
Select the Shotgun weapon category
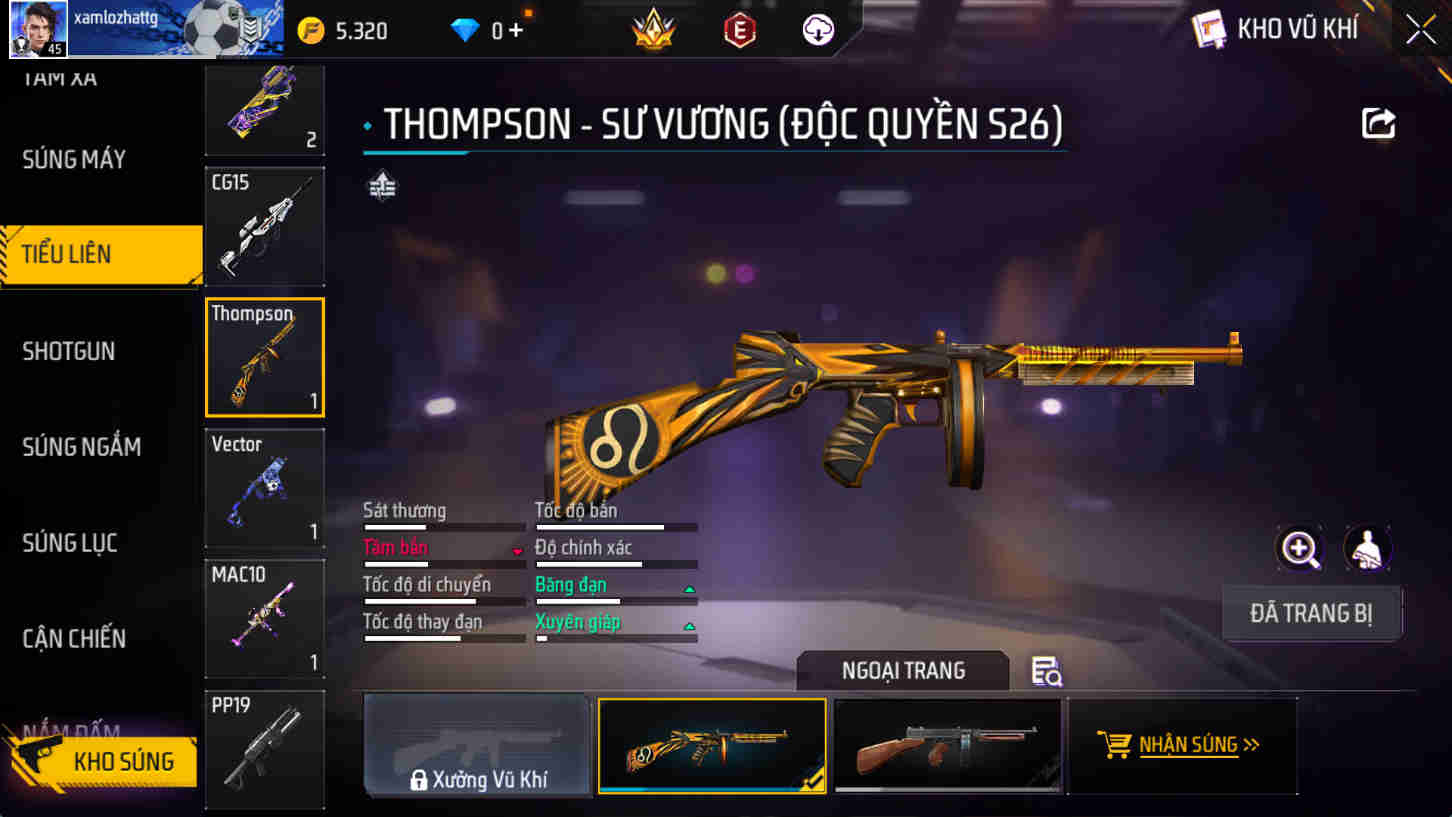pyautogui.click(x=67, y=351)
